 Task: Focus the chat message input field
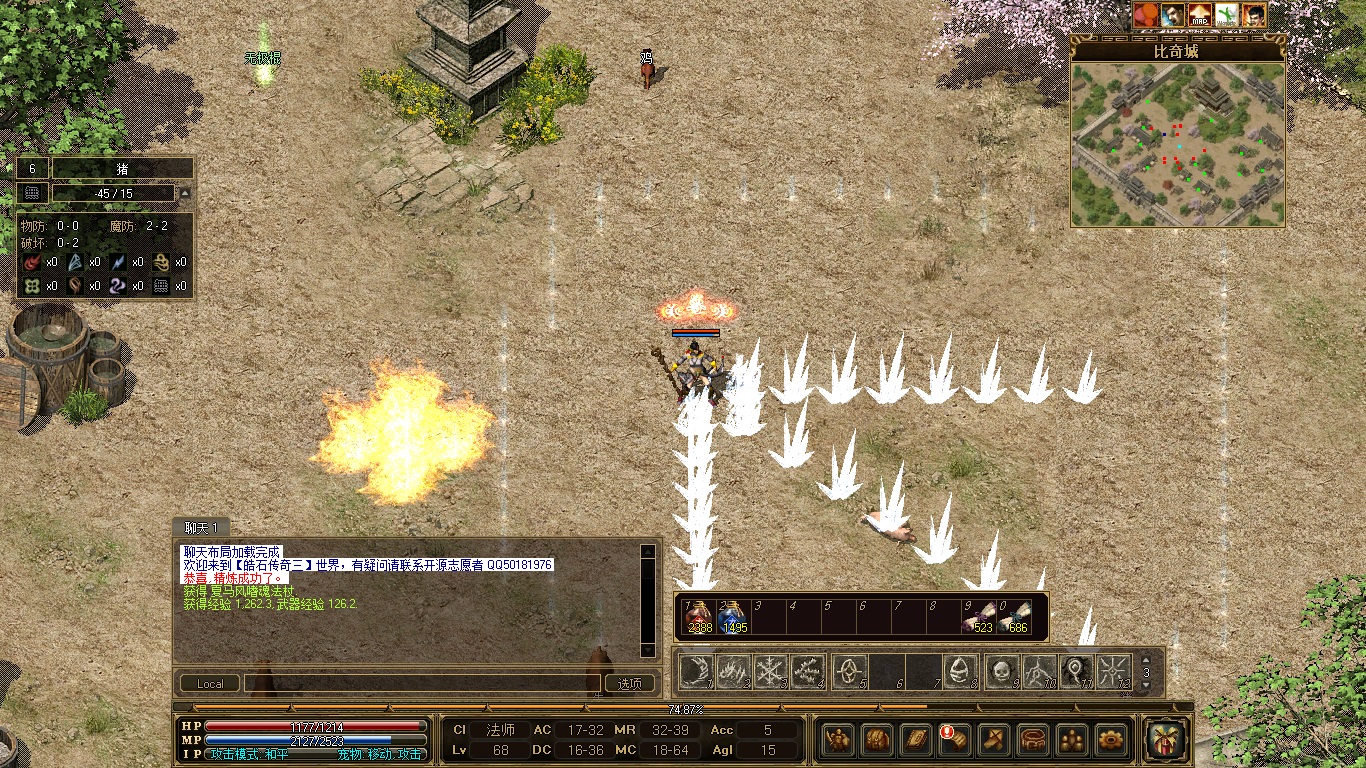point(420,684)
